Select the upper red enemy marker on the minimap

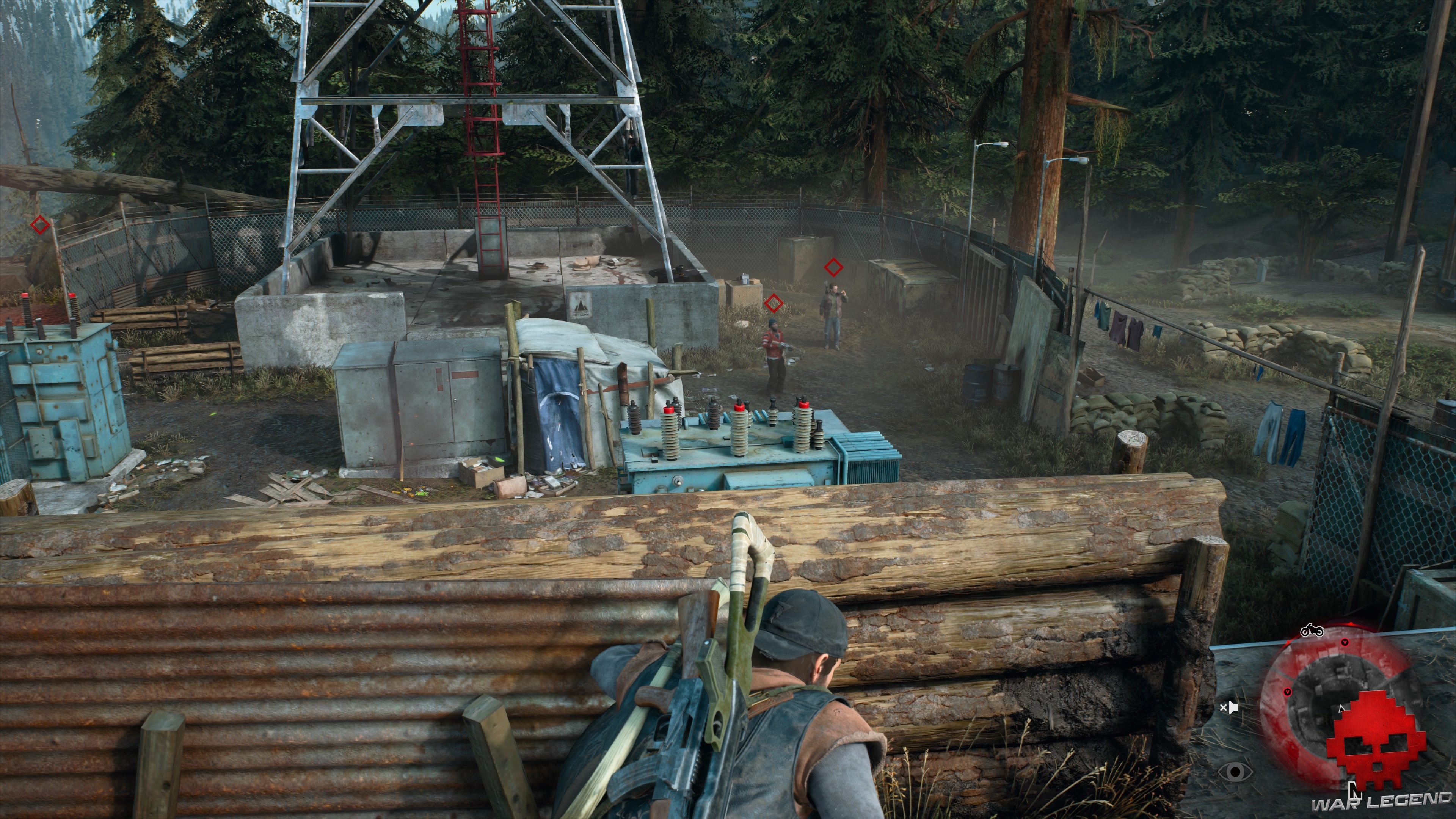point(1345,643)
